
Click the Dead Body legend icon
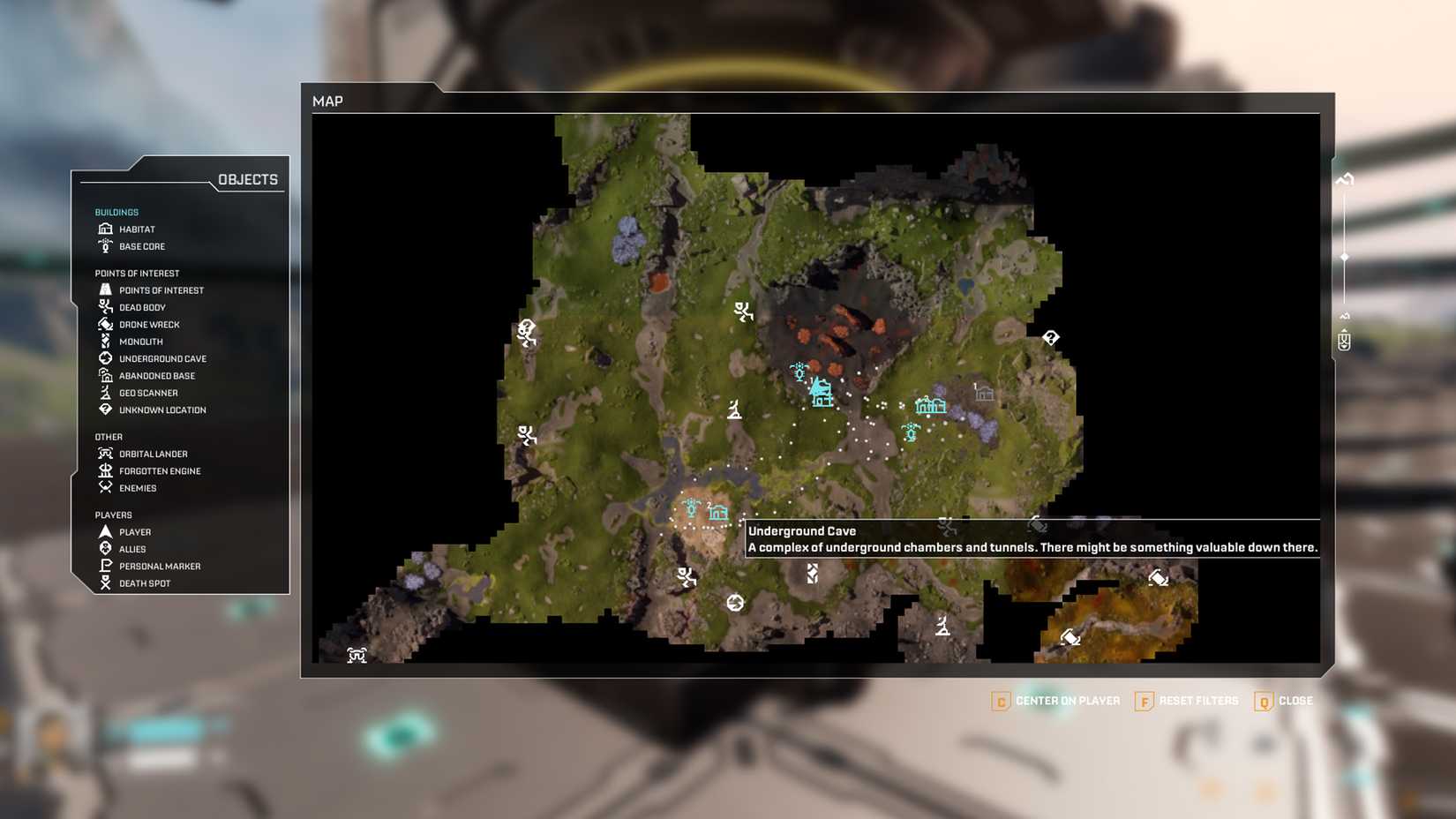pos(105,307)
